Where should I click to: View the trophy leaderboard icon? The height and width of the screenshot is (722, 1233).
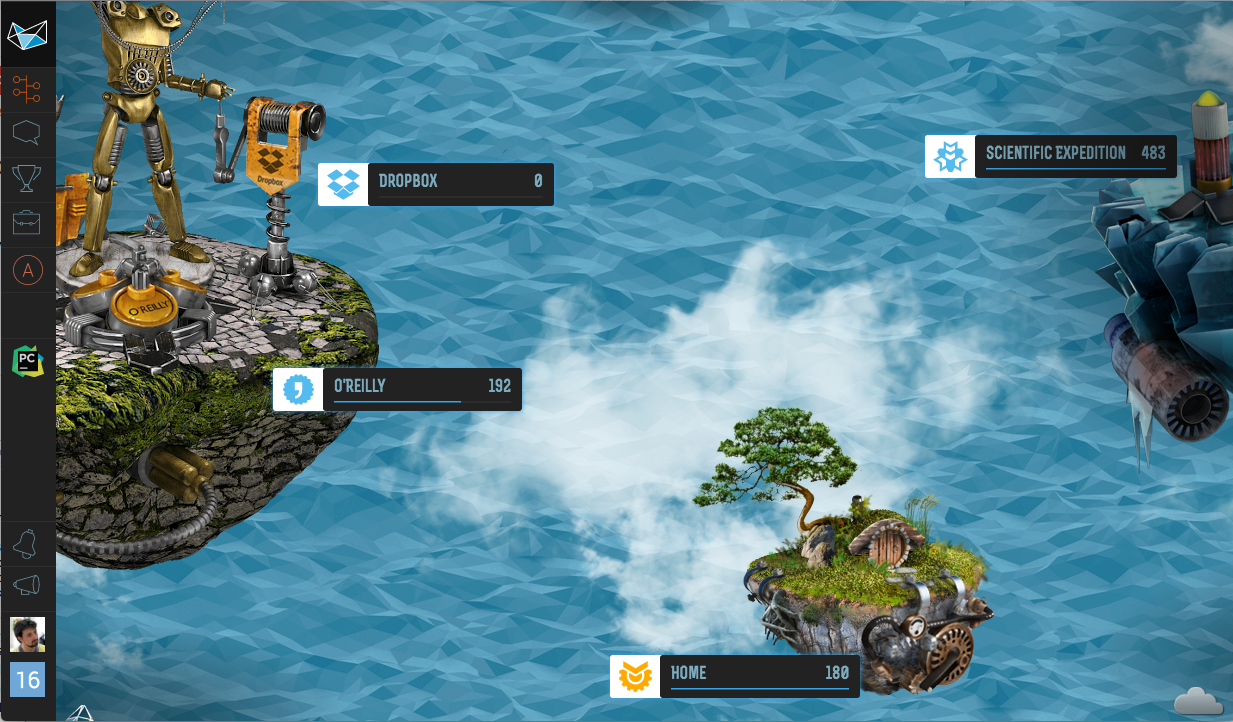click(x=27, y=178)
